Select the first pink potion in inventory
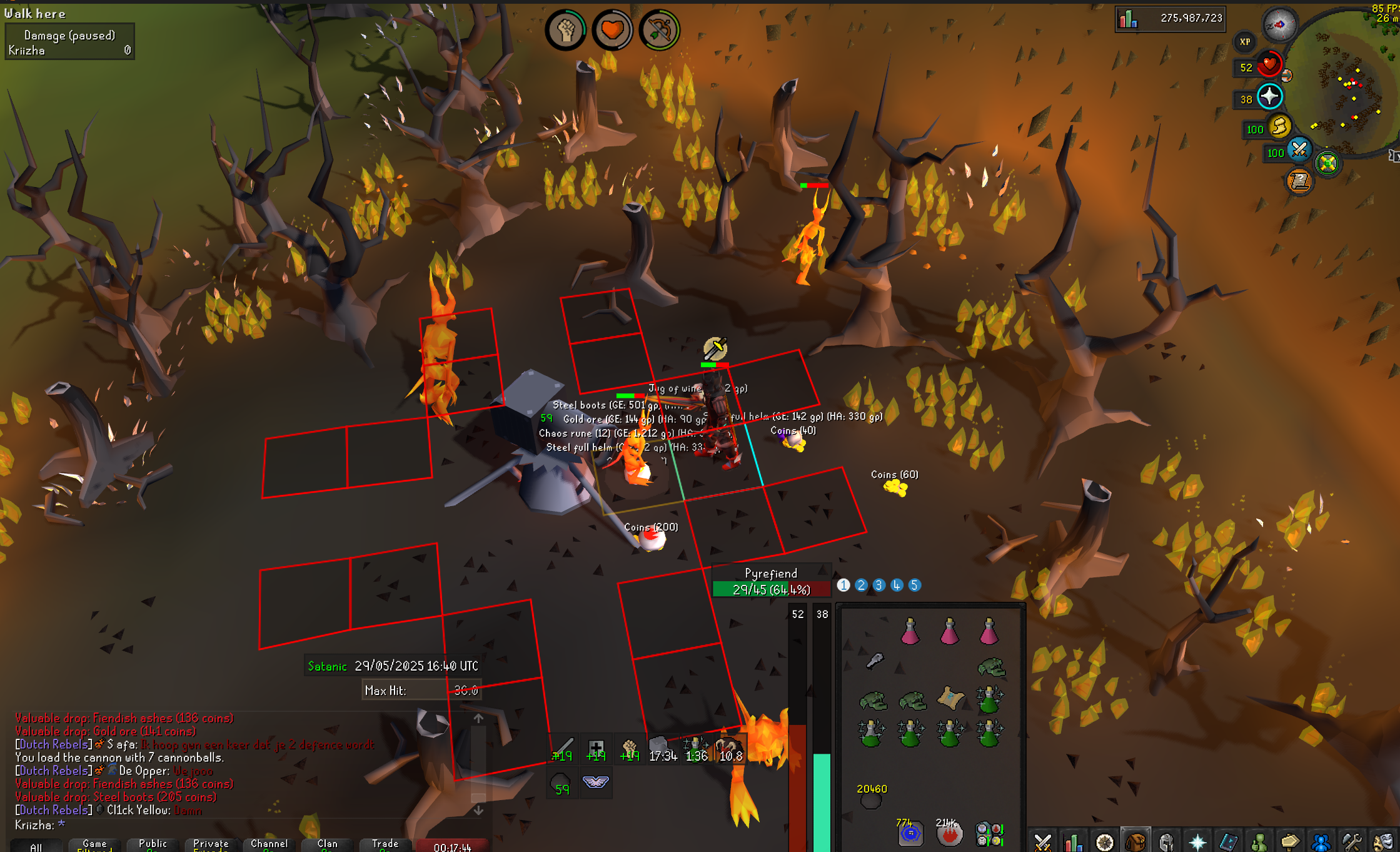The width and height of the screenshot is (1400, 852). point(910,632)
